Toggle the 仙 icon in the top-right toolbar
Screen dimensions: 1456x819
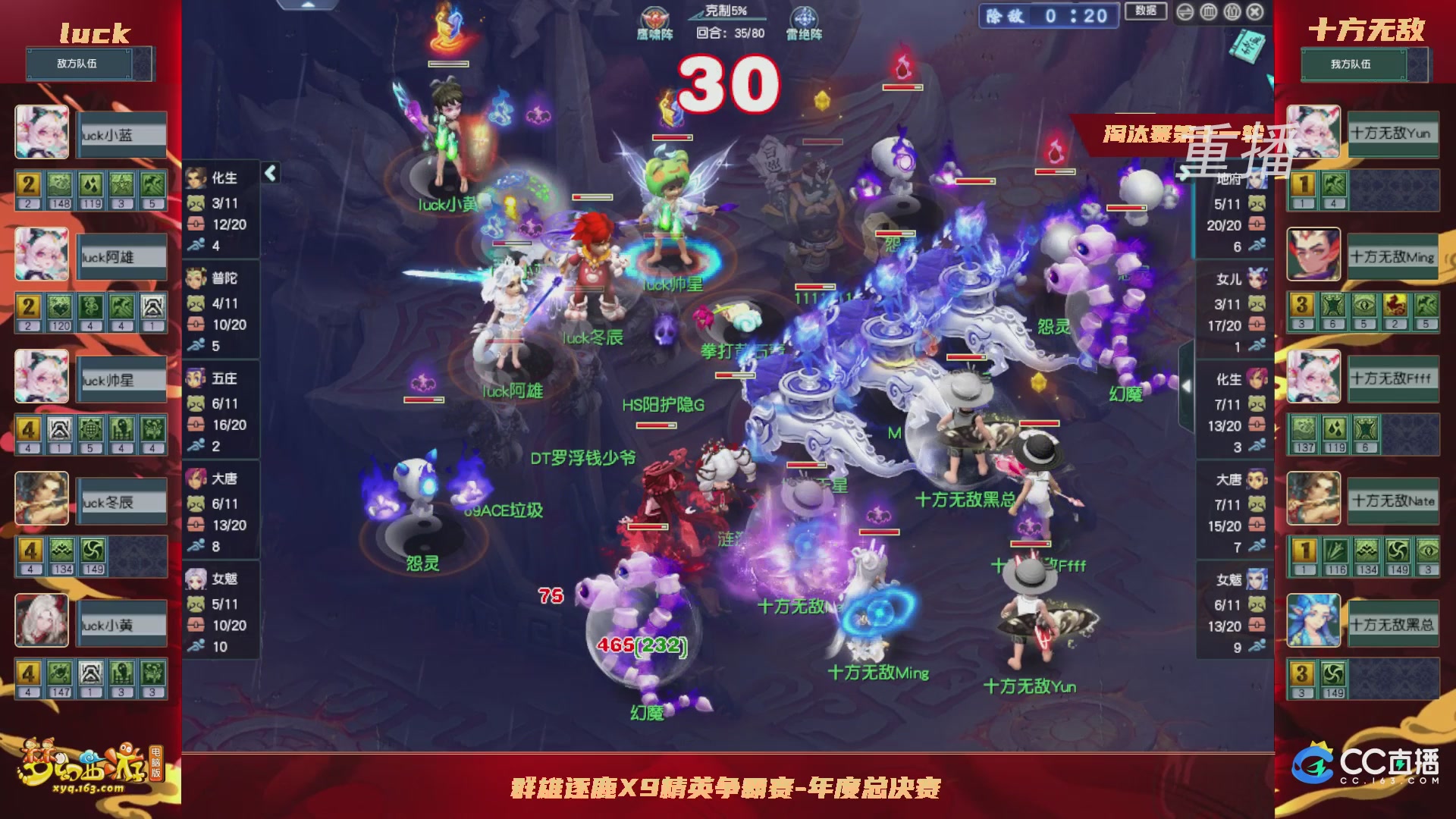(x=1233, y=12)
